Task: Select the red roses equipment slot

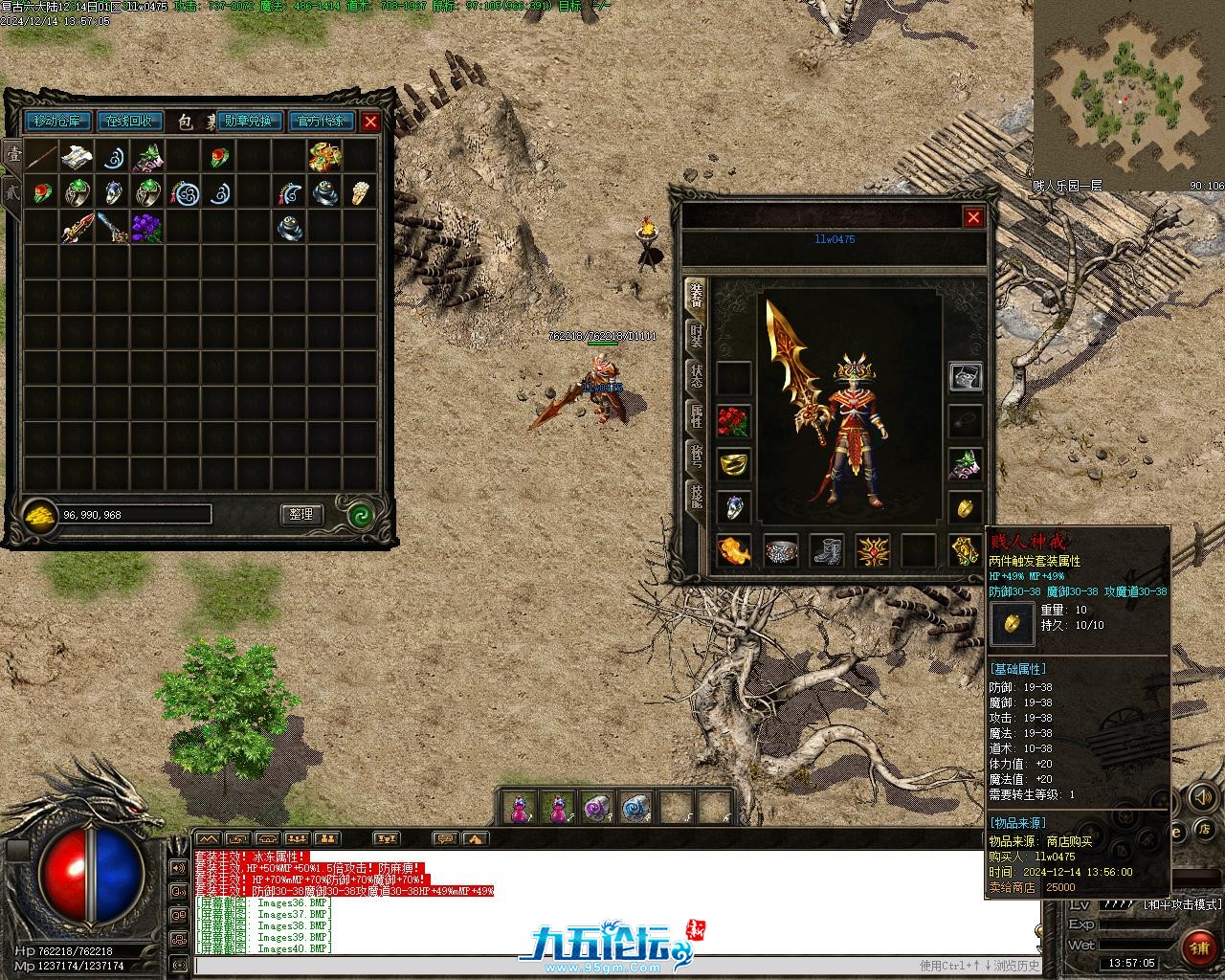Action: [733, 421]
